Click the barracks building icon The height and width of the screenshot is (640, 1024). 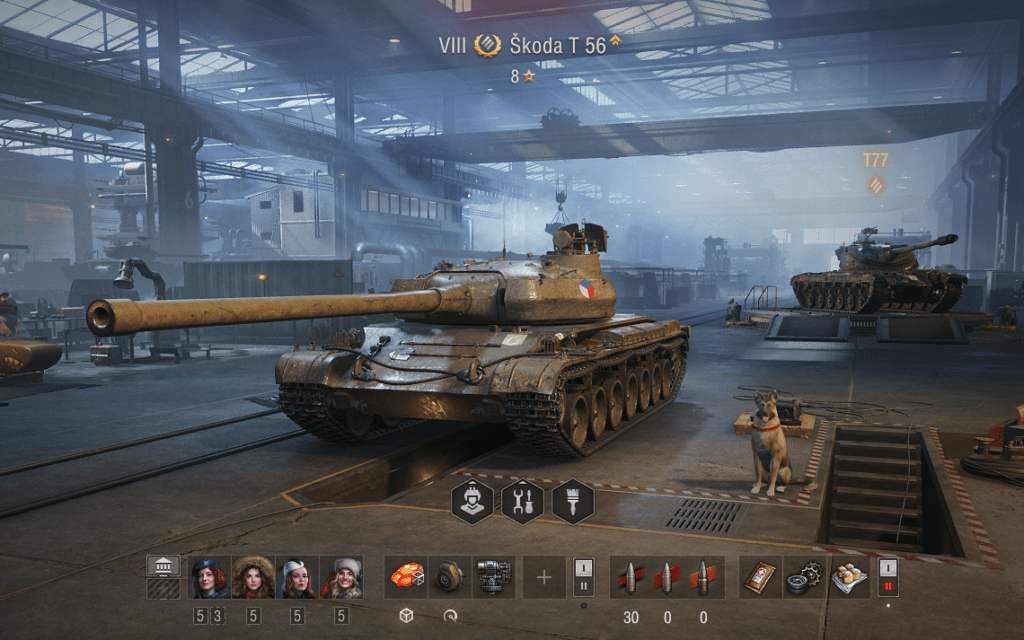click(x=163, y=566)
